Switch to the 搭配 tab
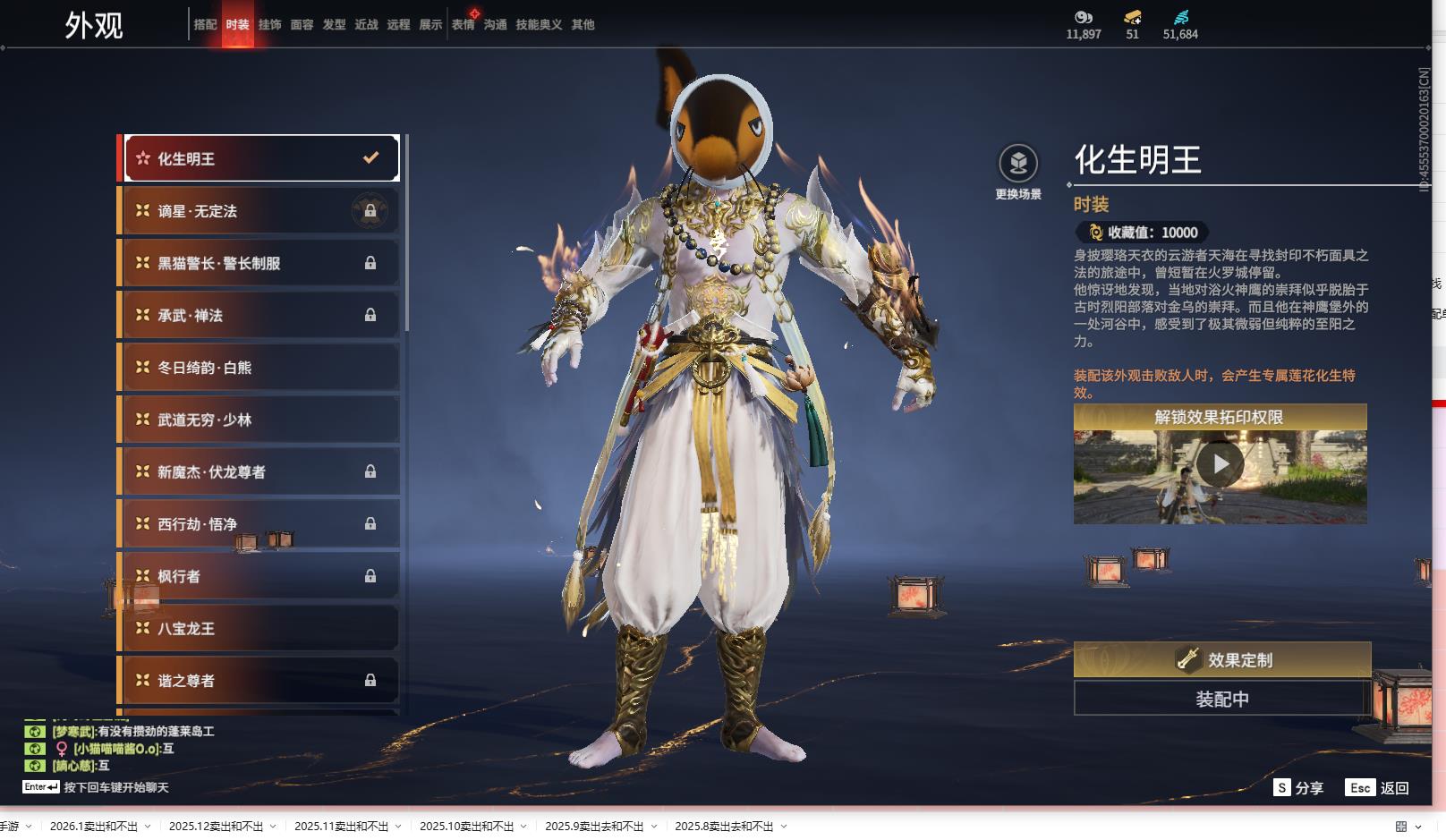The width and height of the screenshot is (1446, 840). click(x=205, y=25)
